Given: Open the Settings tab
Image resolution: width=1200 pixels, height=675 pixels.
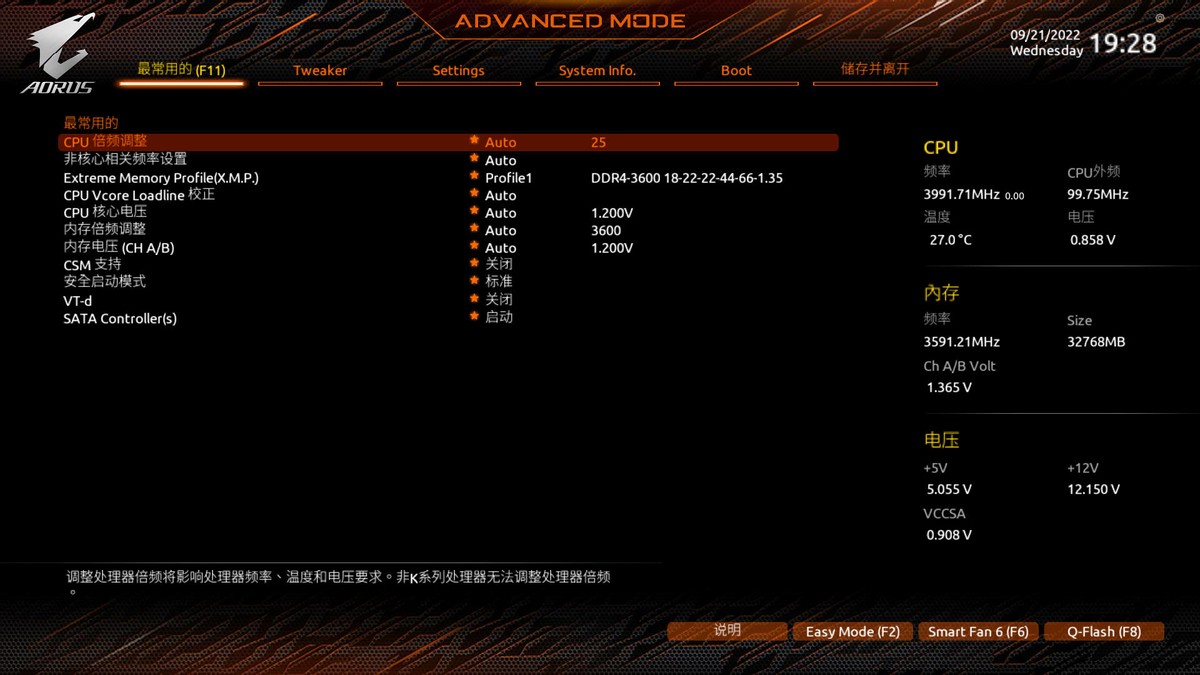Looking at the screenshot, I should (458, 71).
